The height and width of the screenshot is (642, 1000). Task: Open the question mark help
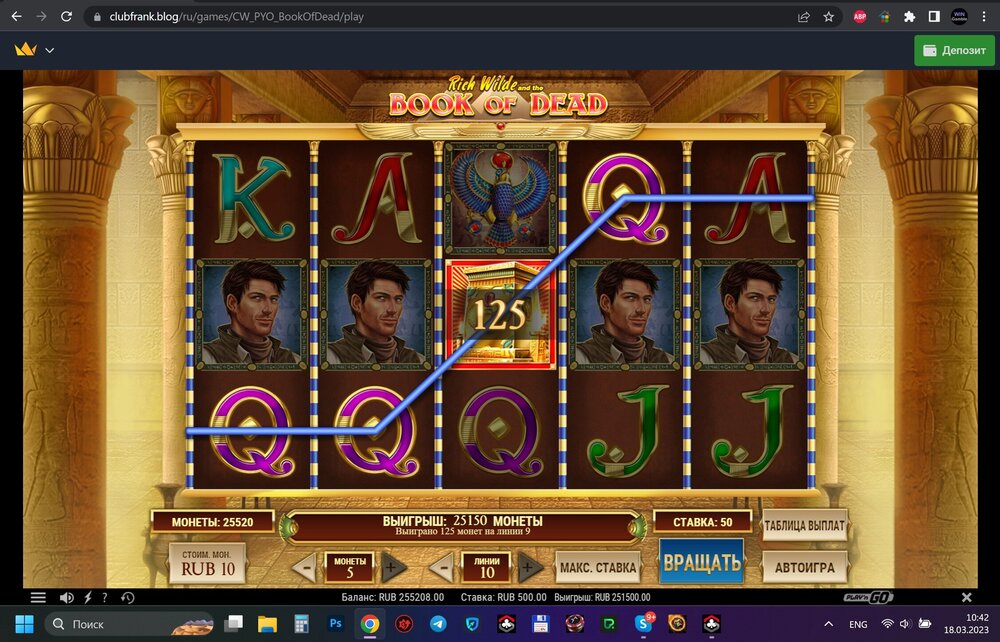click(104, 598)
